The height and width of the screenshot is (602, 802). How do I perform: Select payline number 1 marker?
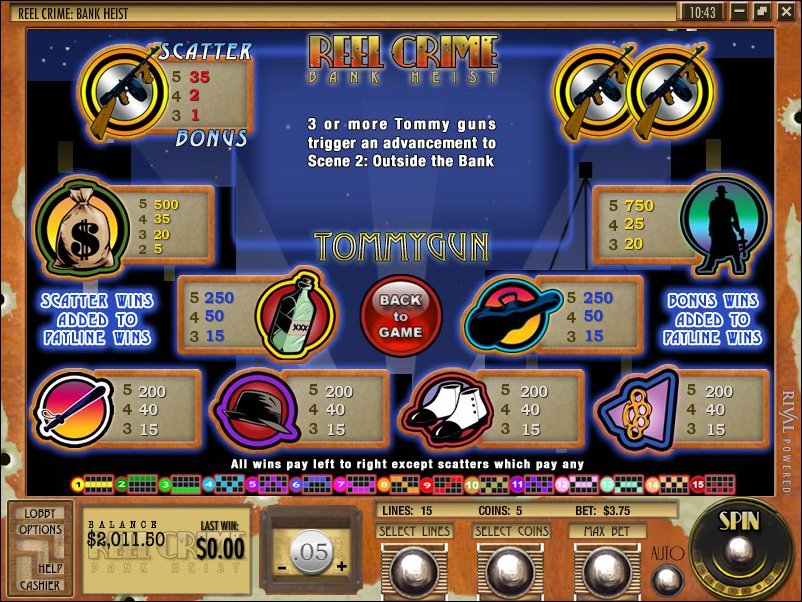click(x=77, y=485)
